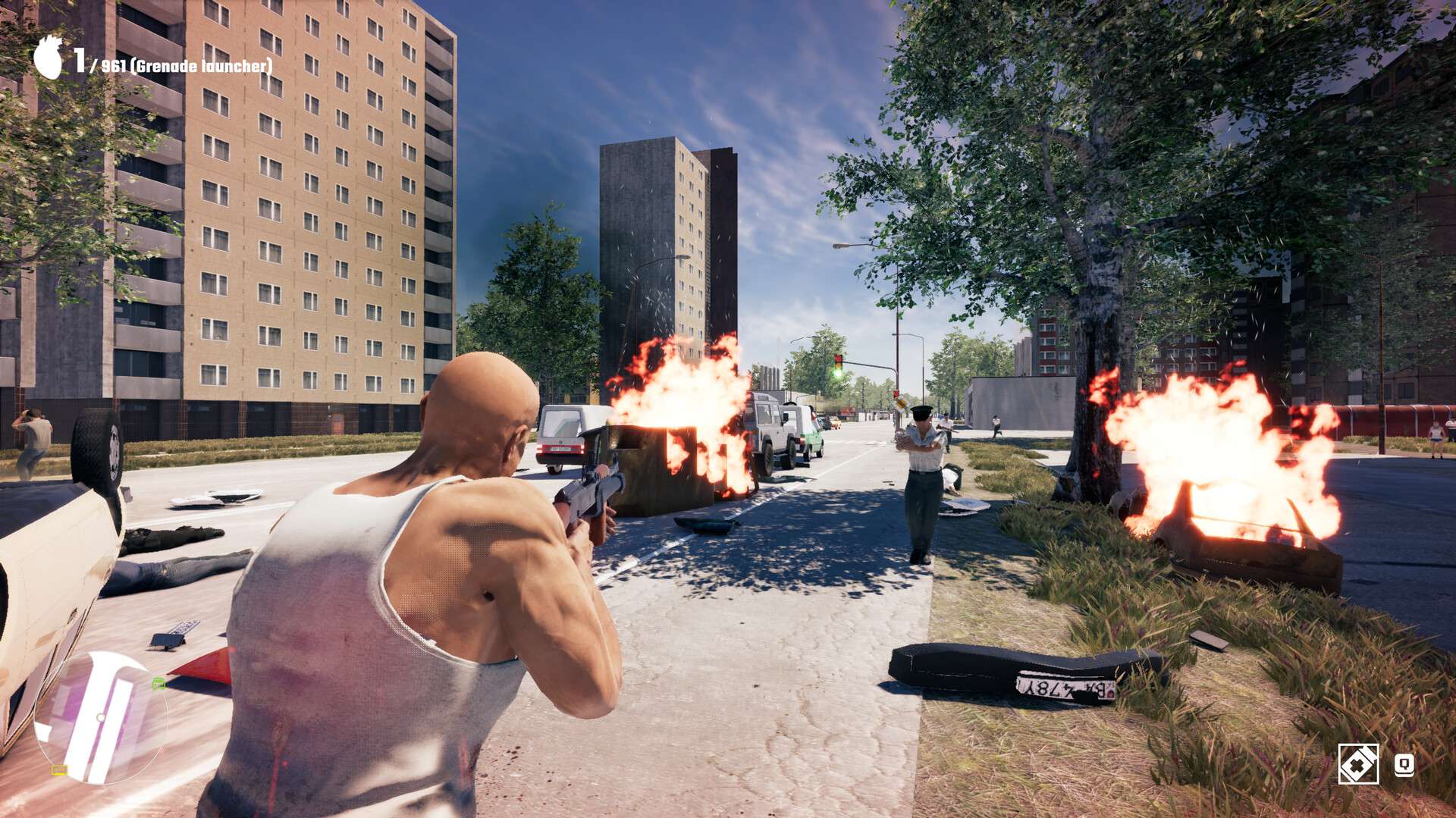Click the grenade weapon icon
The image size is (1456, 818).
(49, 58)
